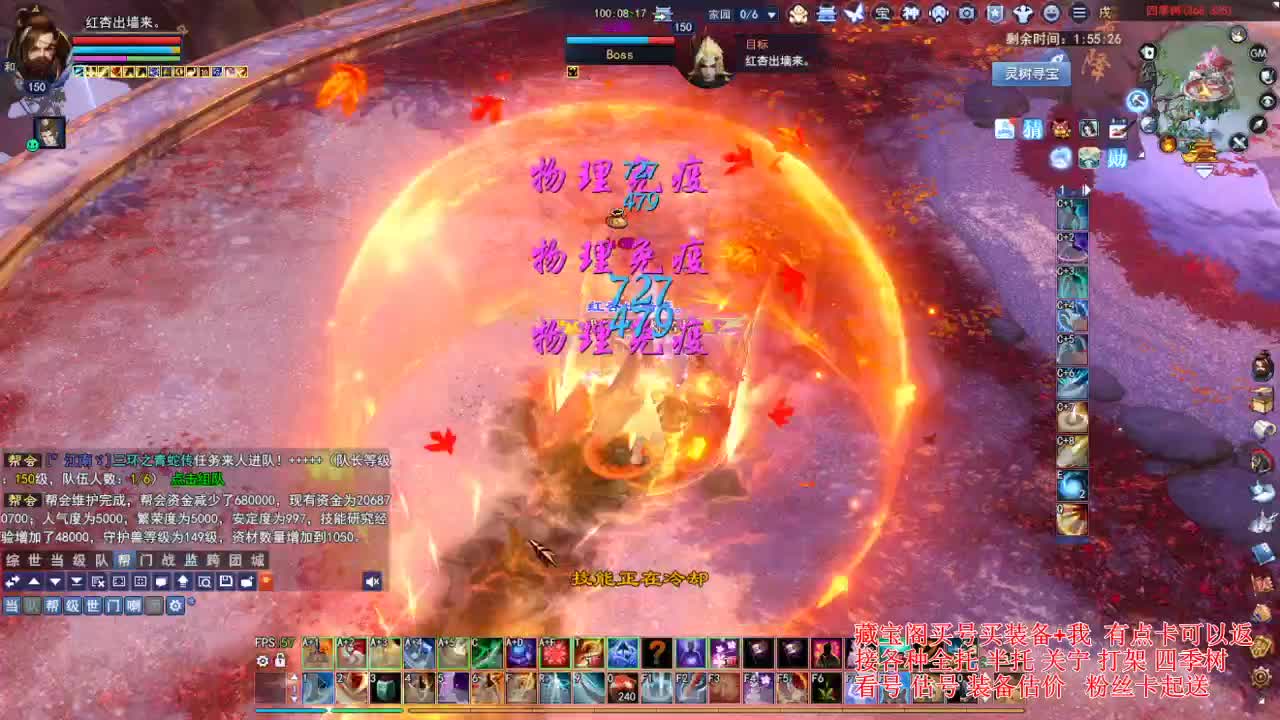The image size is (1280, 720).
Task: Mute chat with the speaker icon
Action: point(372,582)
